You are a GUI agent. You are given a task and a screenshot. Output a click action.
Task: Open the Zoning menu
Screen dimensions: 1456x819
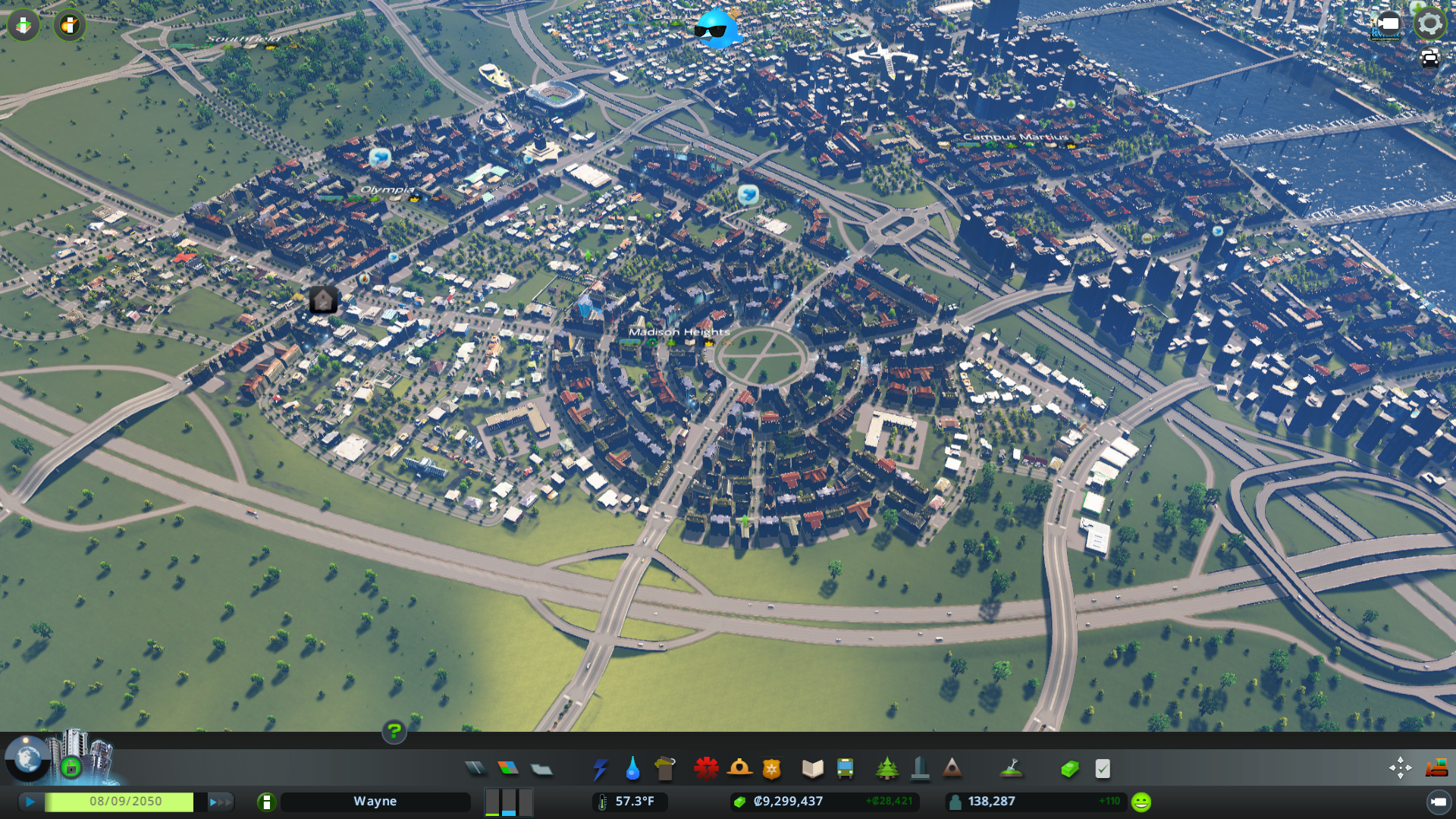[x=508, y=767]
